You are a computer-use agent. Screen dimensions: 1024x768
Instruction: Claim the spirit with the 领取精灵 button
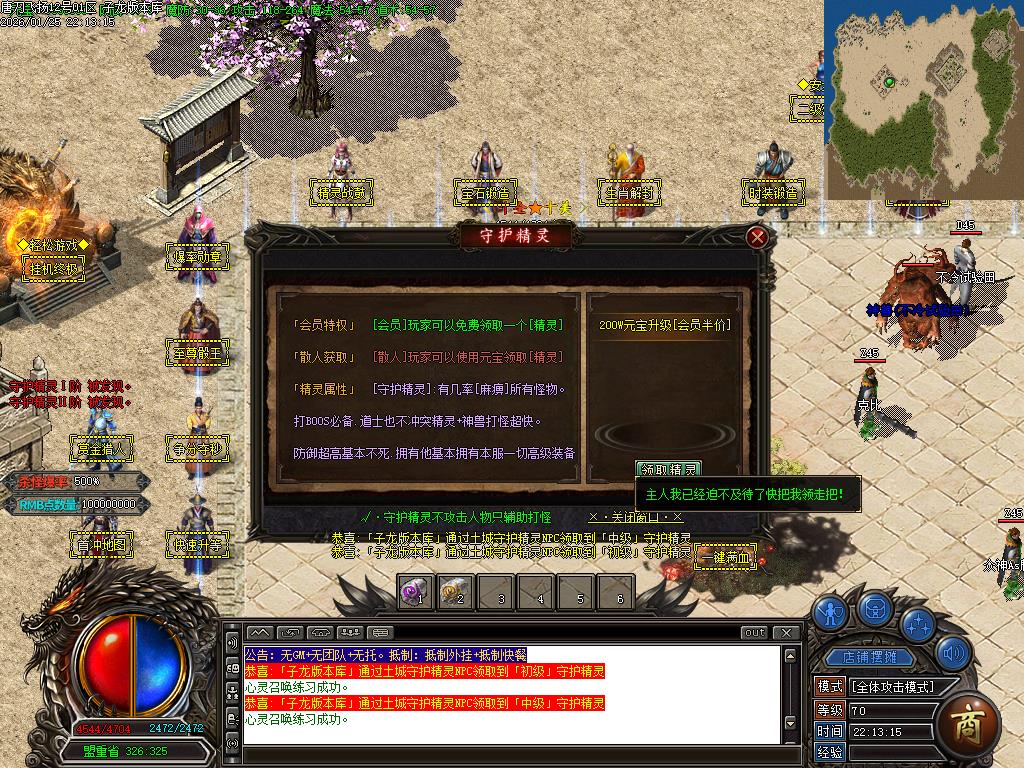(669, 469)
